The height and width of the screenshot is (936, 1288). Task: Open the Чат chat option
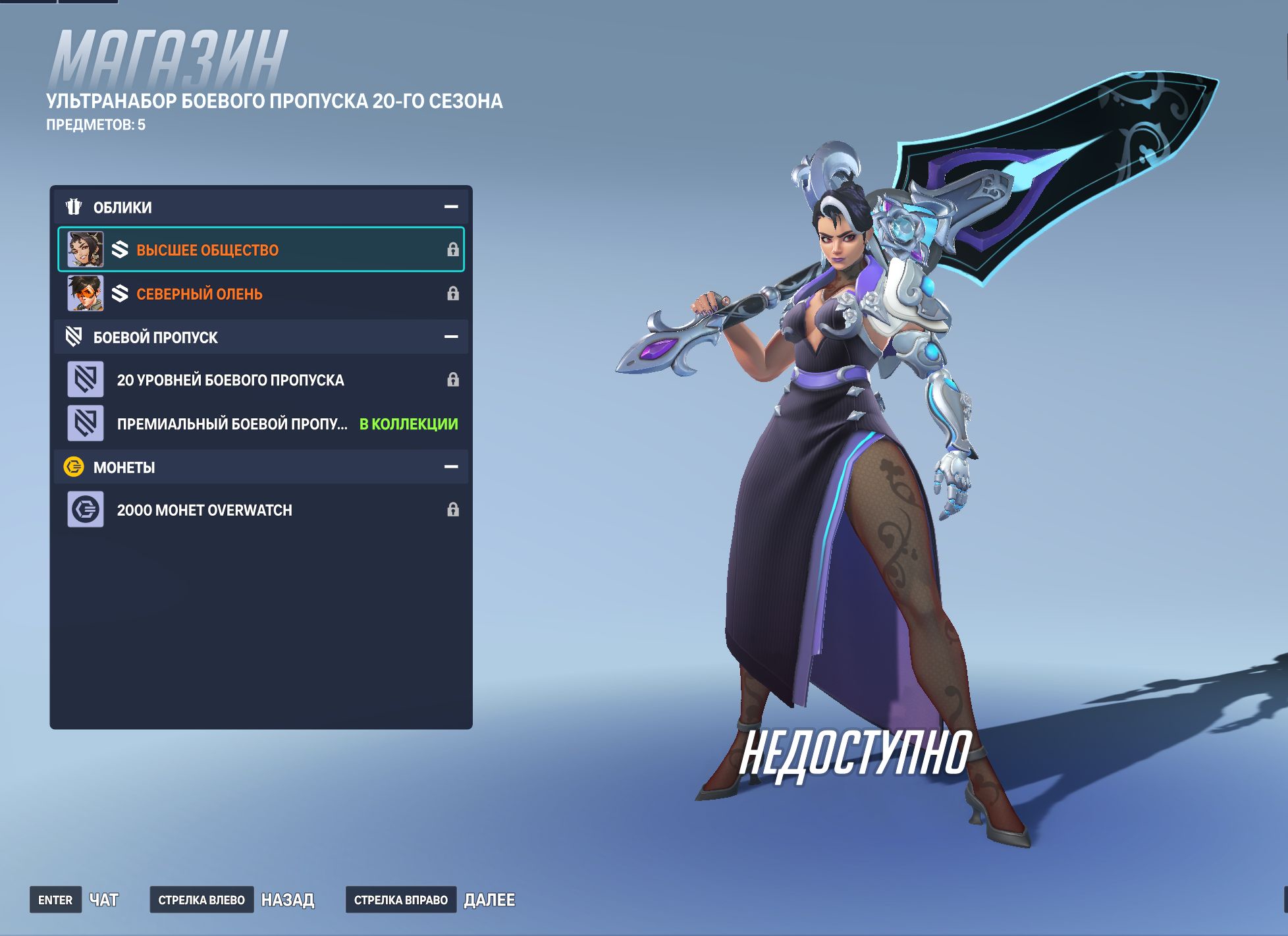tap(103, 900)
